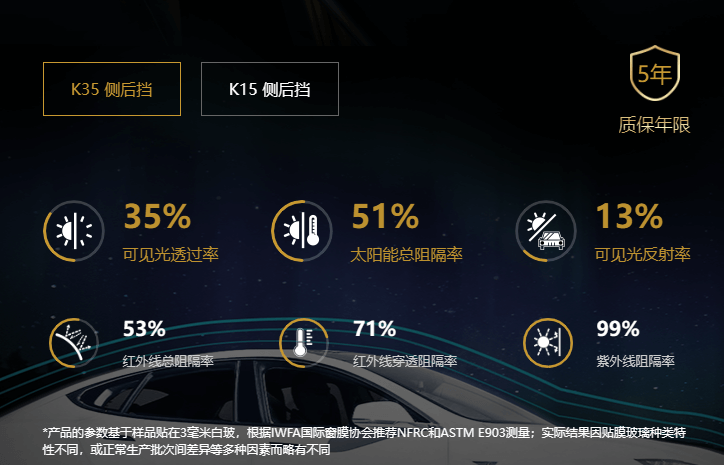Image resolution: width=724 pixels, height=465 pixels.
Task: Select the K35 侧后挡 tab
Action: (112, 89)
